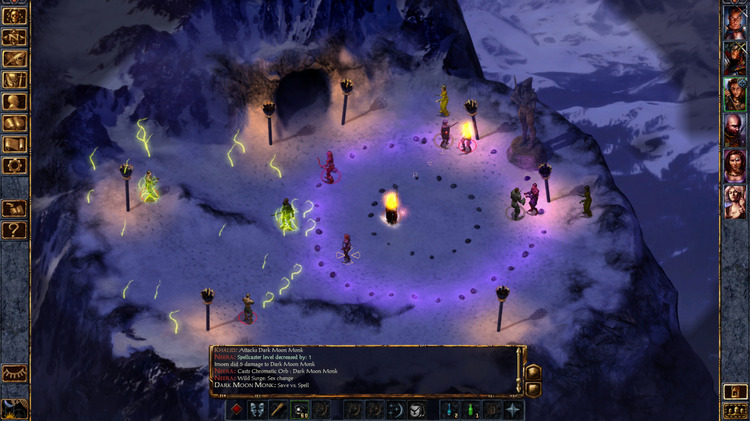Image resolution: width=750 pixels, height=421 pixels.
Task: Select the green-highlighted party portrait
Action: click(x=735, y=95)
